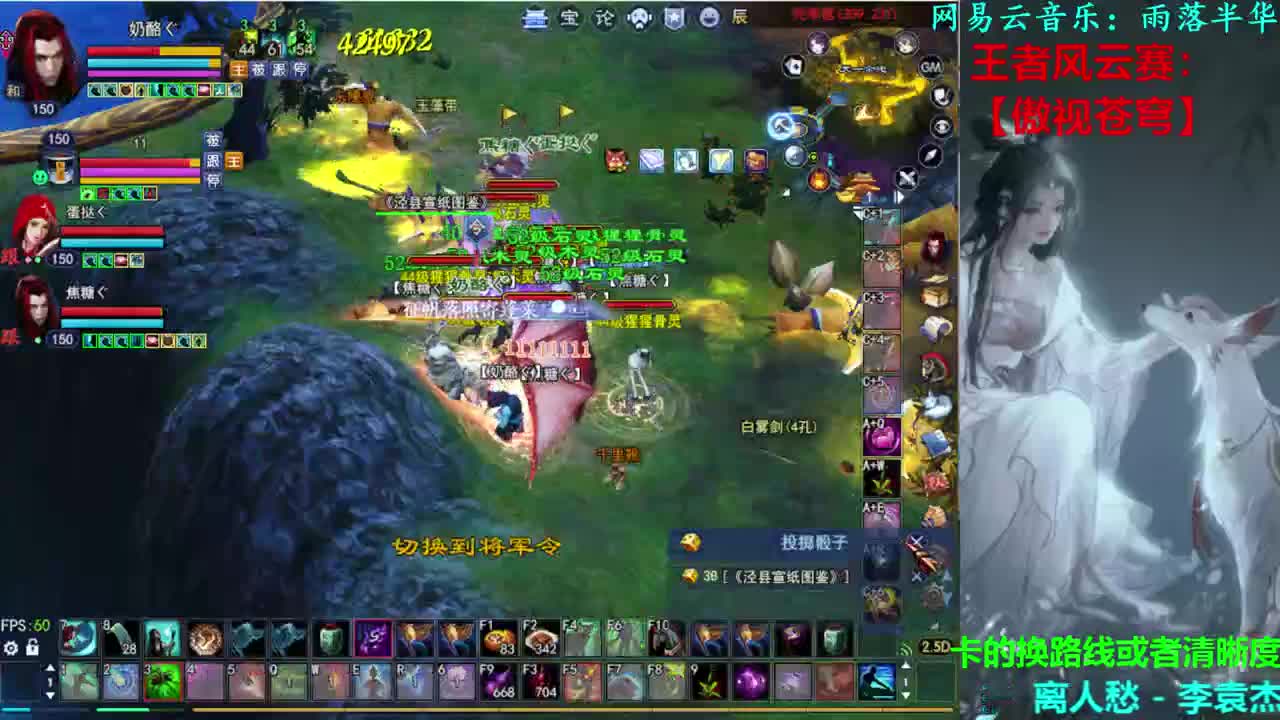The image size is (1280, 720).
Task: Click the mask face icon in top bar
Action: (638, 19)
